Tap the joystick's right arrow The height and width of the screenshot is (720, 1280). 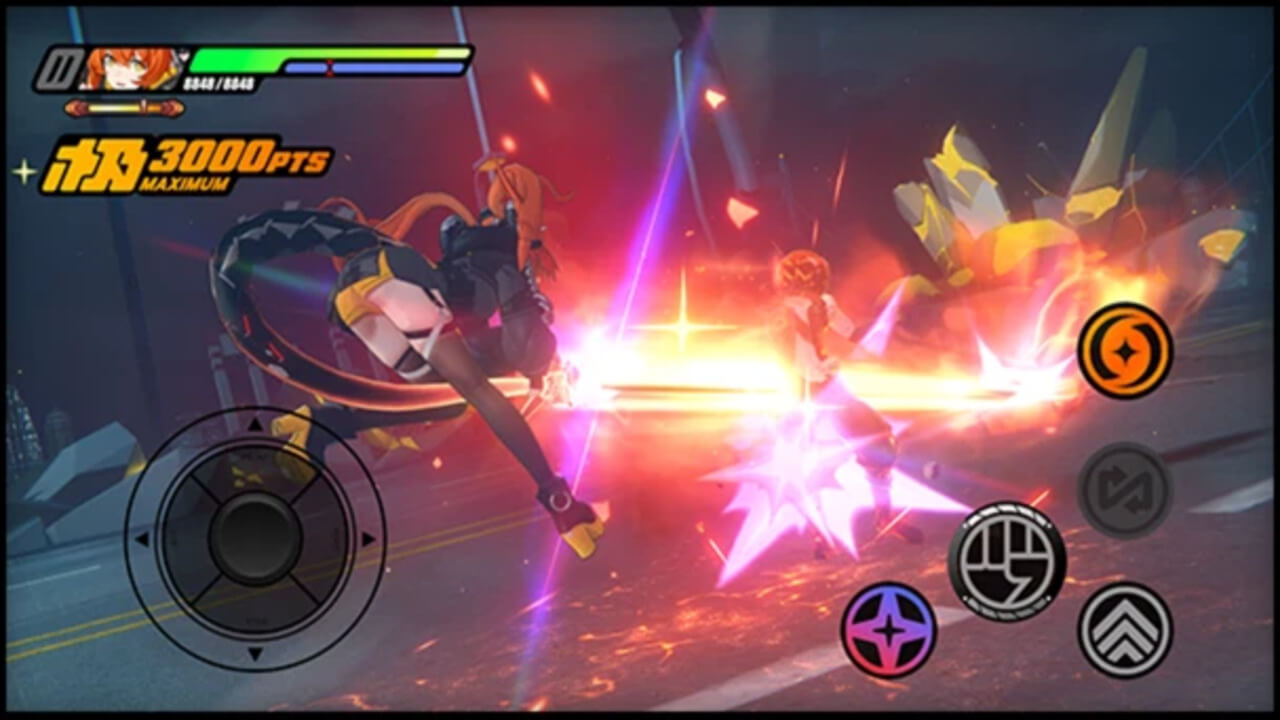368,539
